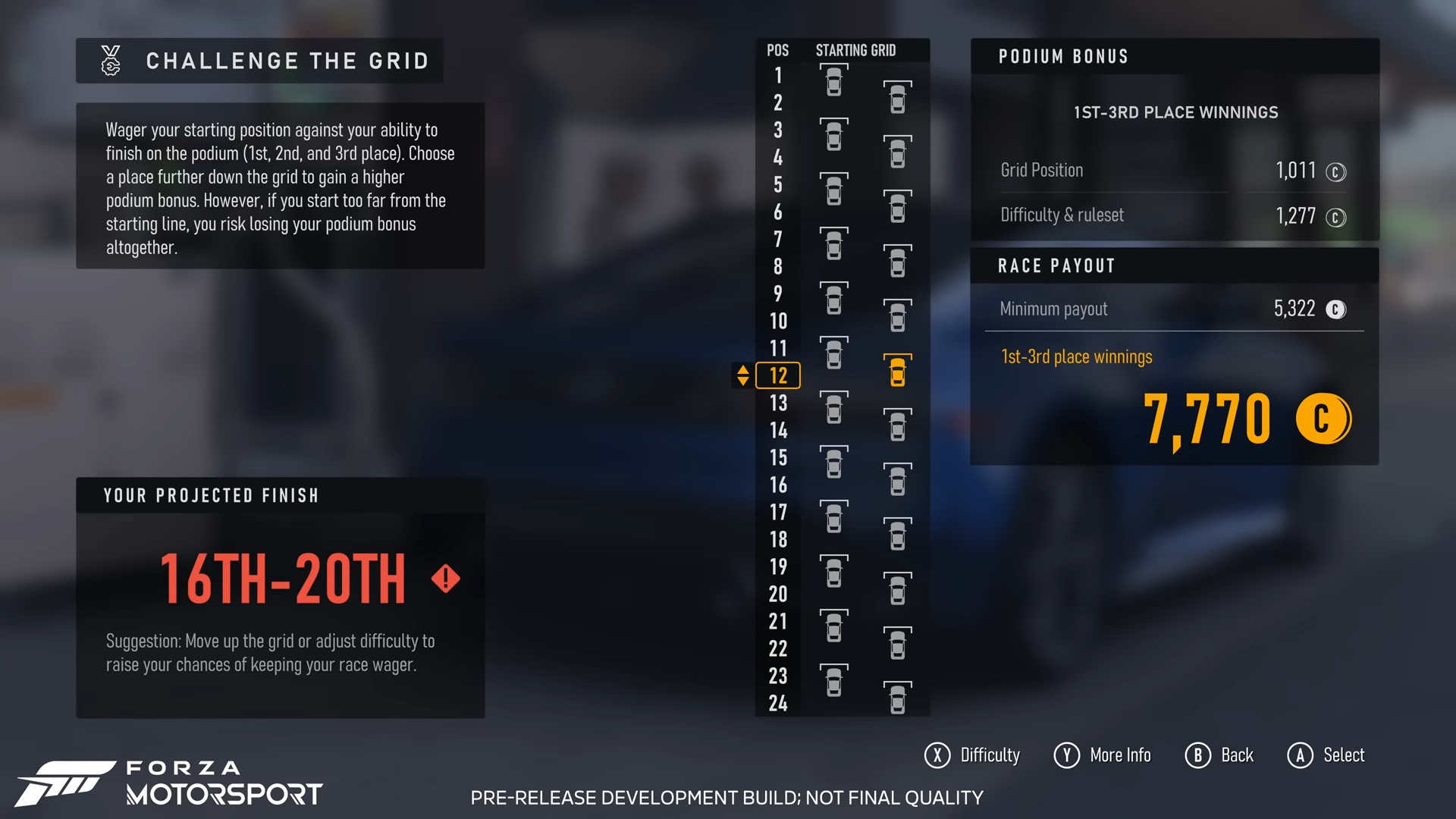Choose starting position 3
The height and width of the screenshot is (819, 1456).
tap(778, 130)
